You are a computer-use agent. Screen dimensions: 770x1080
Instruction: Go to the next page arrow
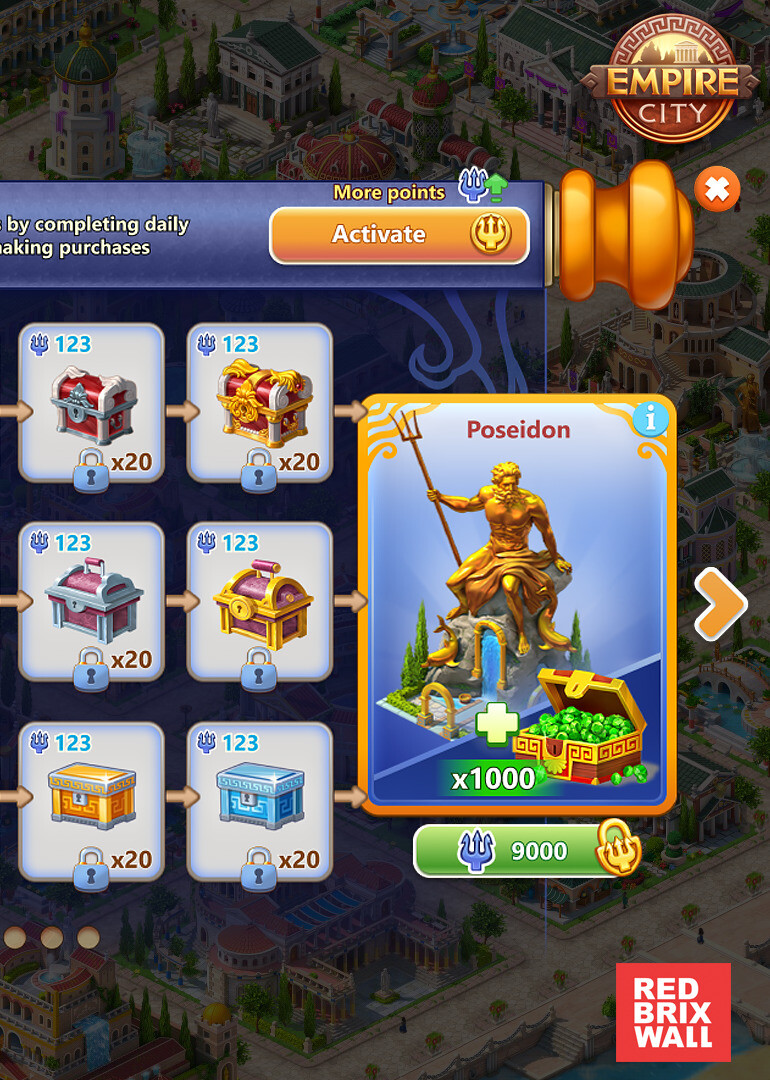coord(720,603)
